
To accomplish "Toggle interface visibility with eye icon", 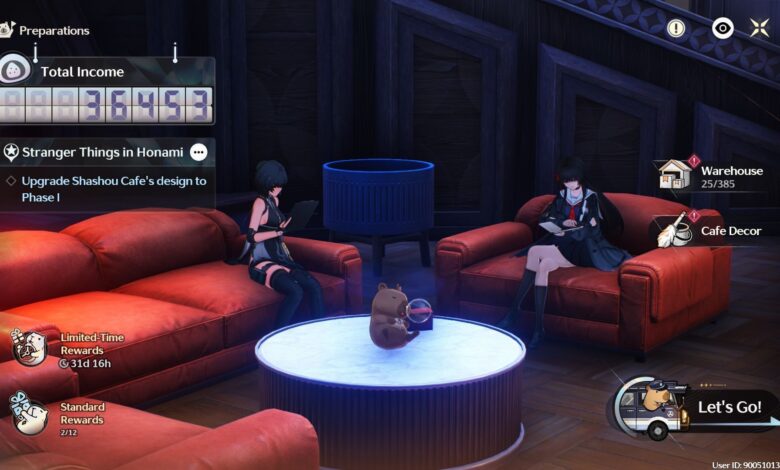I will 722,28.
